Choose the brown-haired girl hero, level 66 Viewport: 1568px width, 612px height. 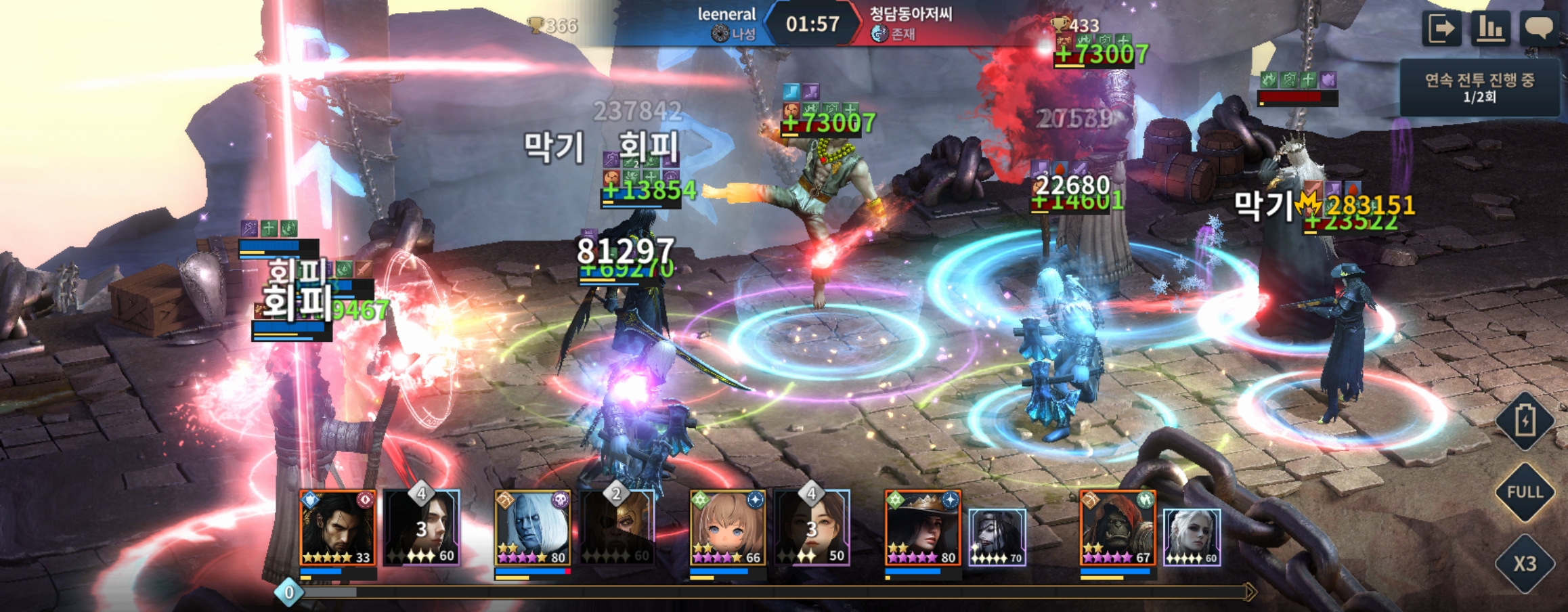(x=727, y=528)
